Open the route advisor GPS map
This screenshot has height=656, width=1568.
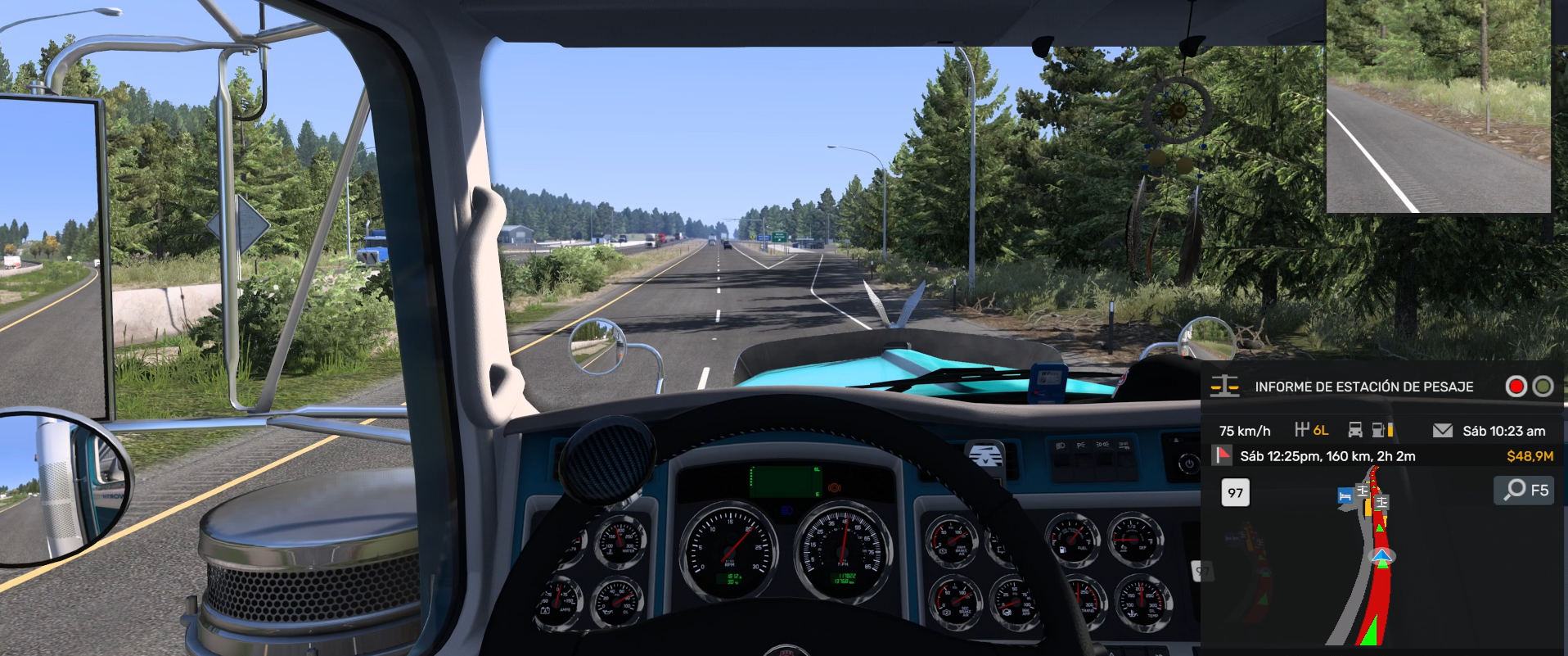[1383, 557]
